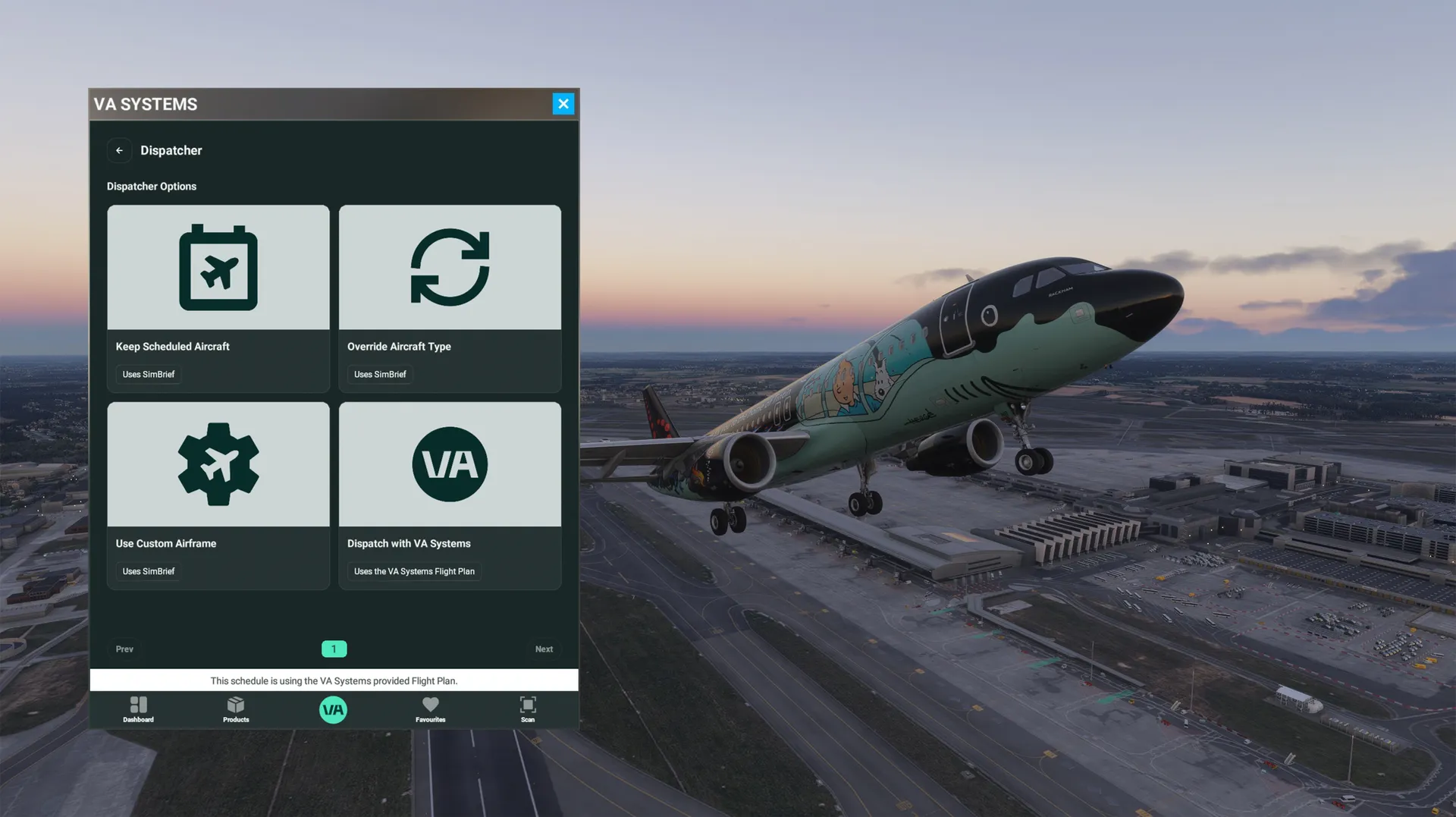
Task: Advance with the Next page button
Action: 544,649
